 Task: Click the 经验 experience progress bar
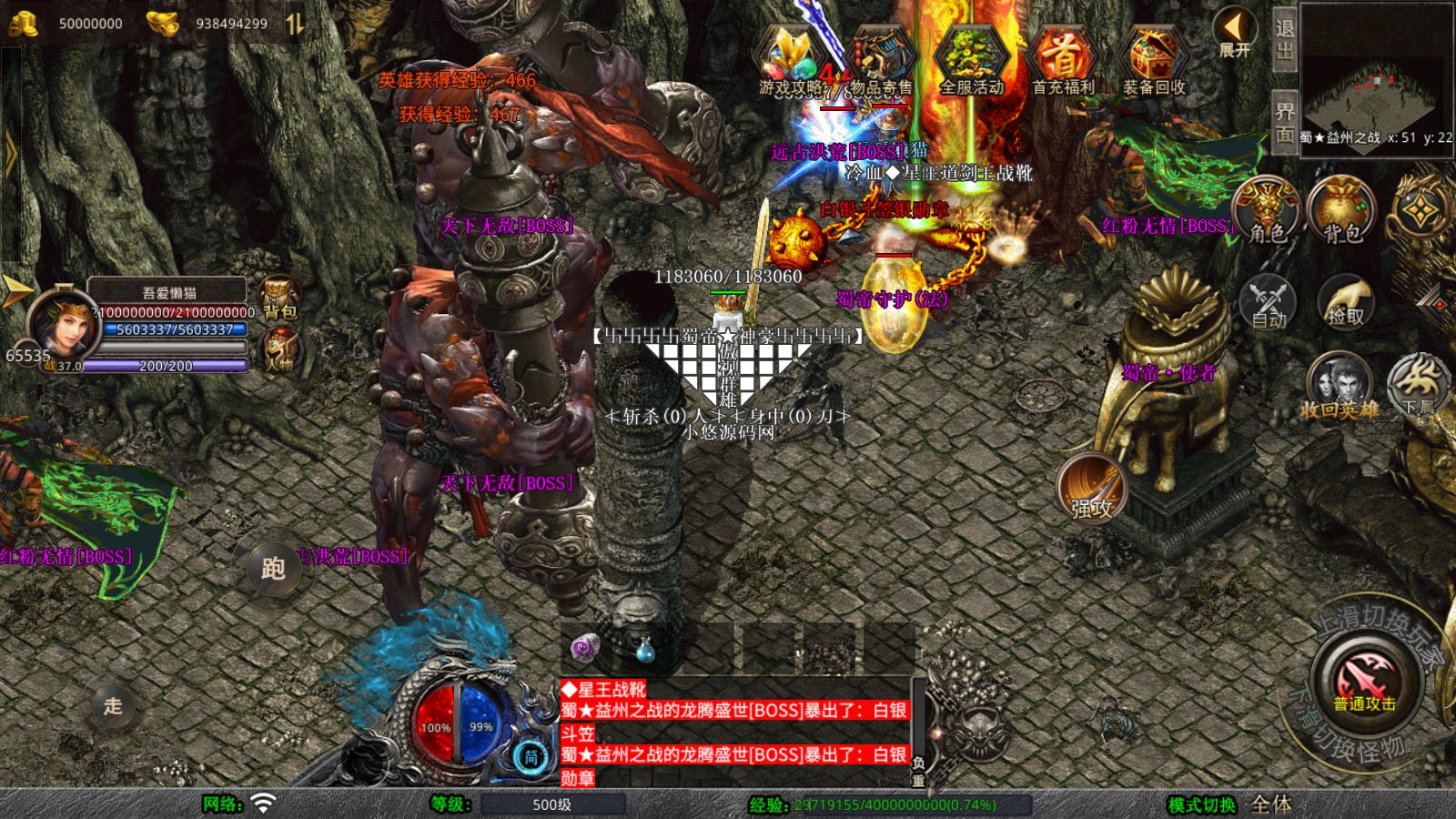tap(910, 805)
